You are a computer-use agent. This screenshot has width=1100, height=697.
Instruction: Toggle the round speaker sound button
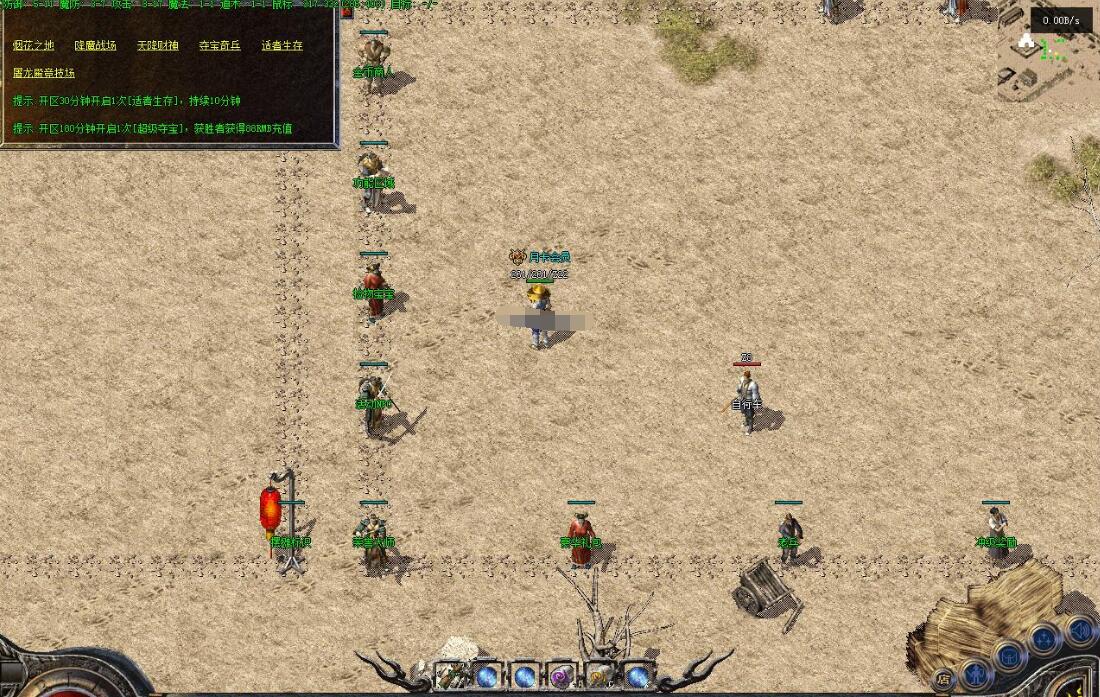click(x=1079, y=632)
